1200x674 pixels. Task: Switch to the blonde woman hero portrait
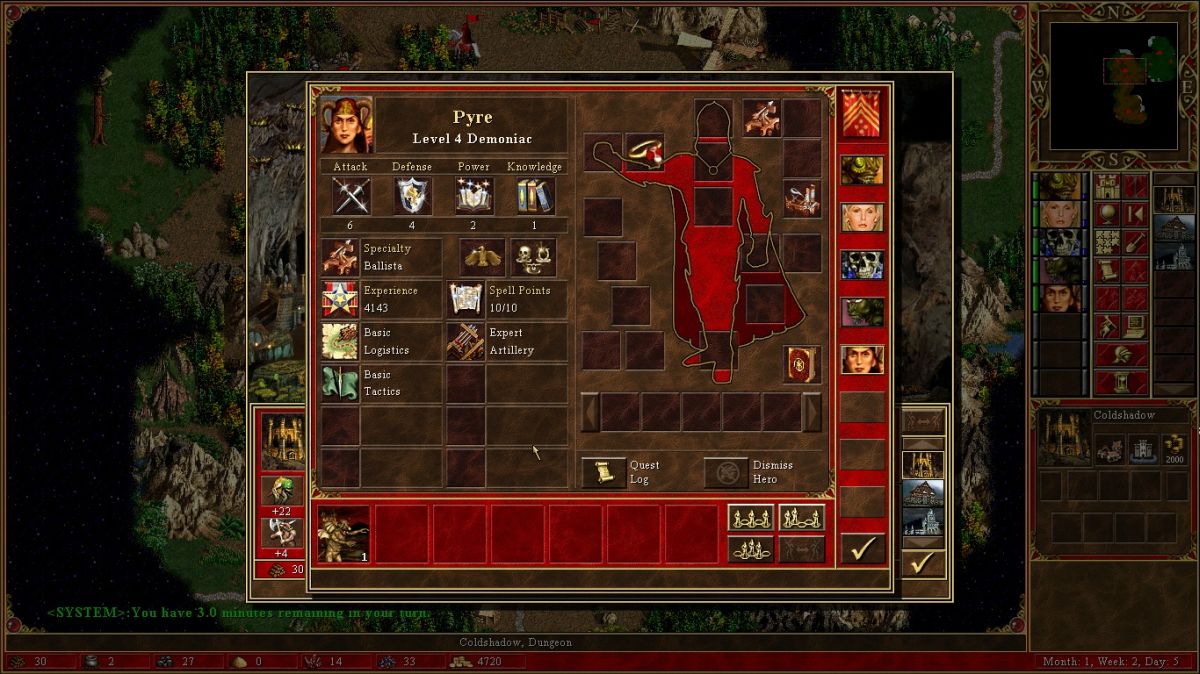862,217
